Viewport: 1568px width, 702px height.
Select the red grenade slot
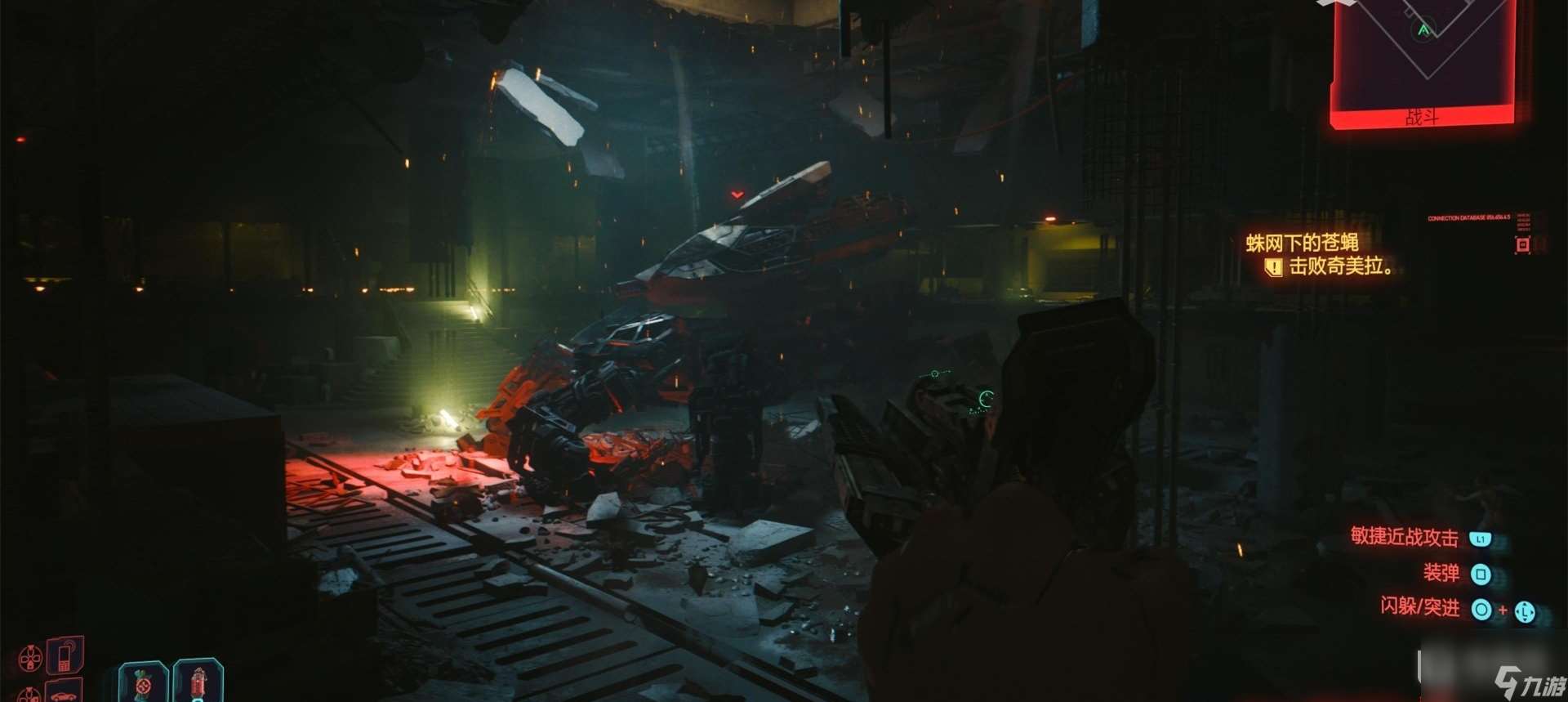point(198,682)
